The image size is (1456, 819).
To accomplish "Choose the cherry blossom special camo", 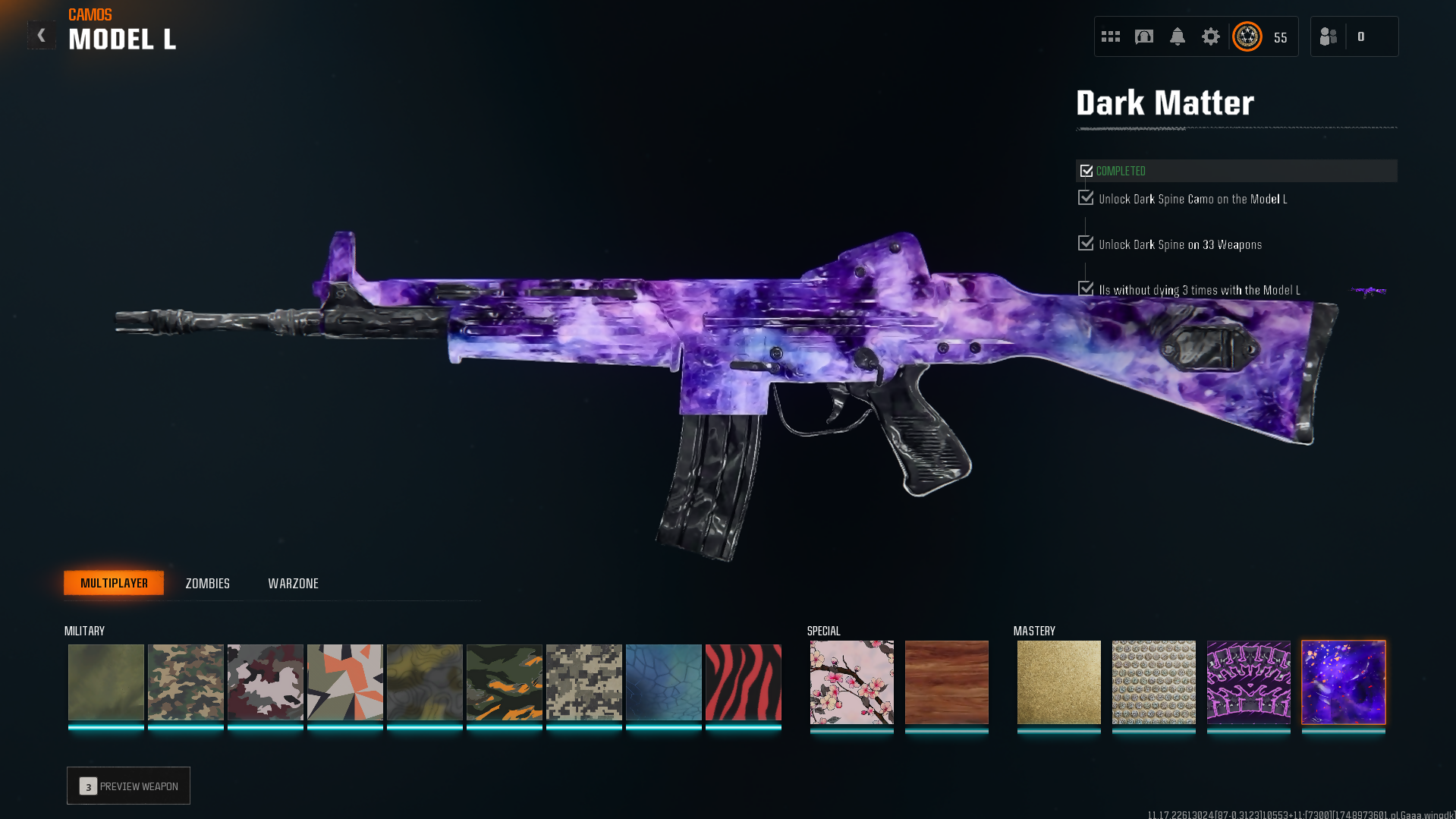I will [x=851, y=682].
